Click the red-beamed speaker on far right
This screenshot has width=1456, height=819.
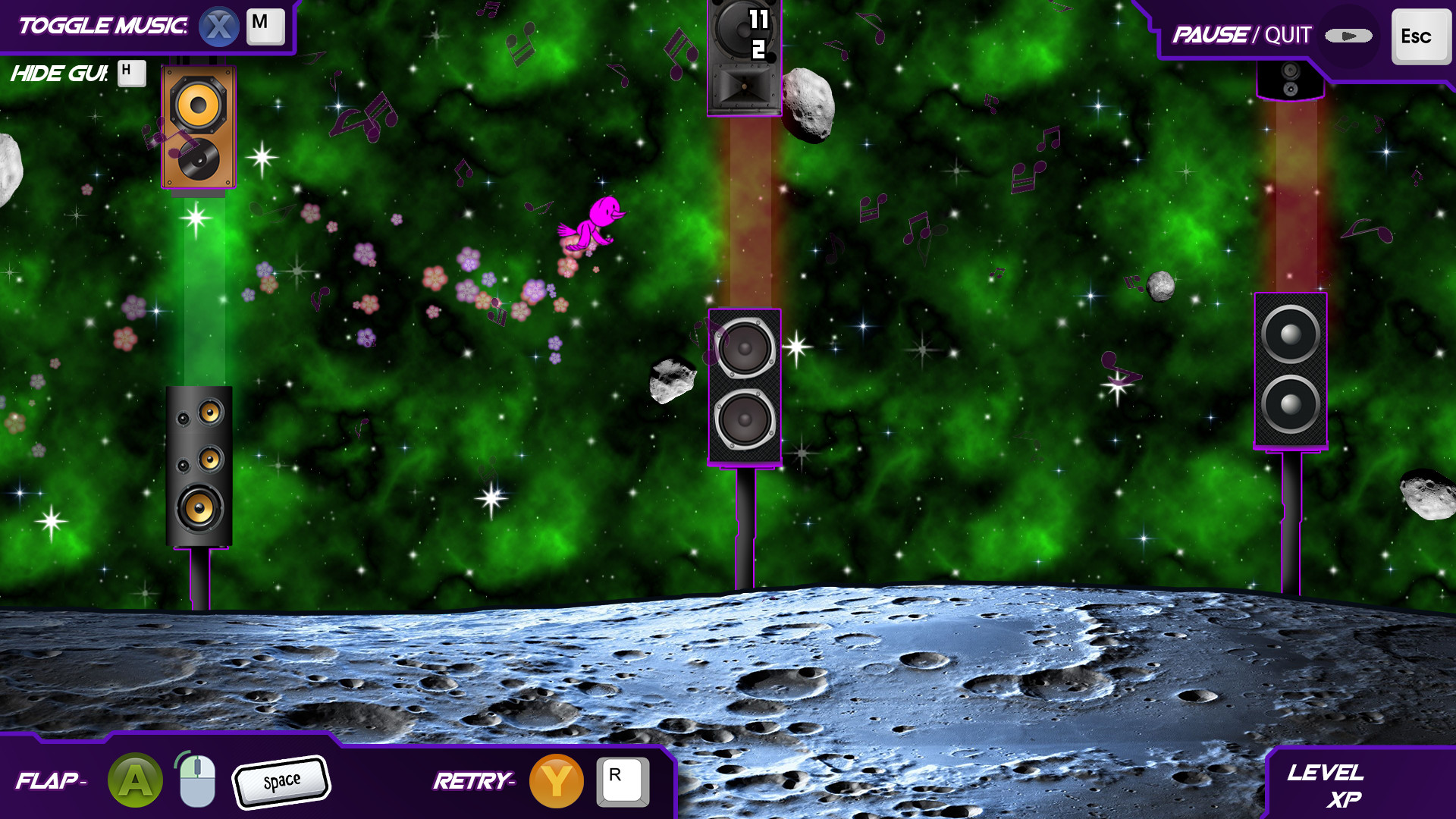point(1289,372)
